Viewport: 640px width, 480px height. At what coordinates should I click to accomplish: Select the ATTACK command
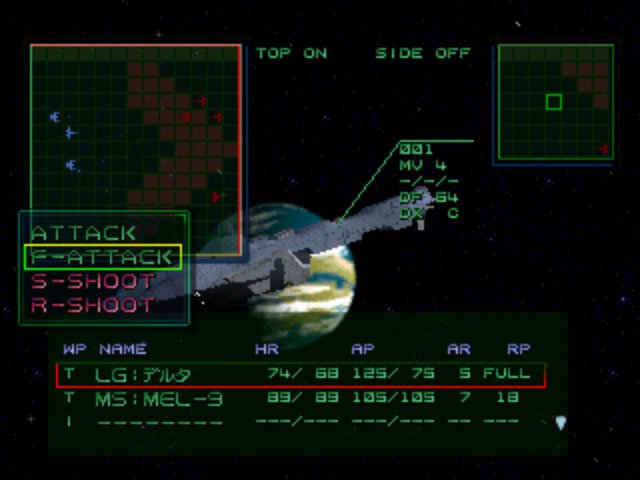[x=84, y=233]
